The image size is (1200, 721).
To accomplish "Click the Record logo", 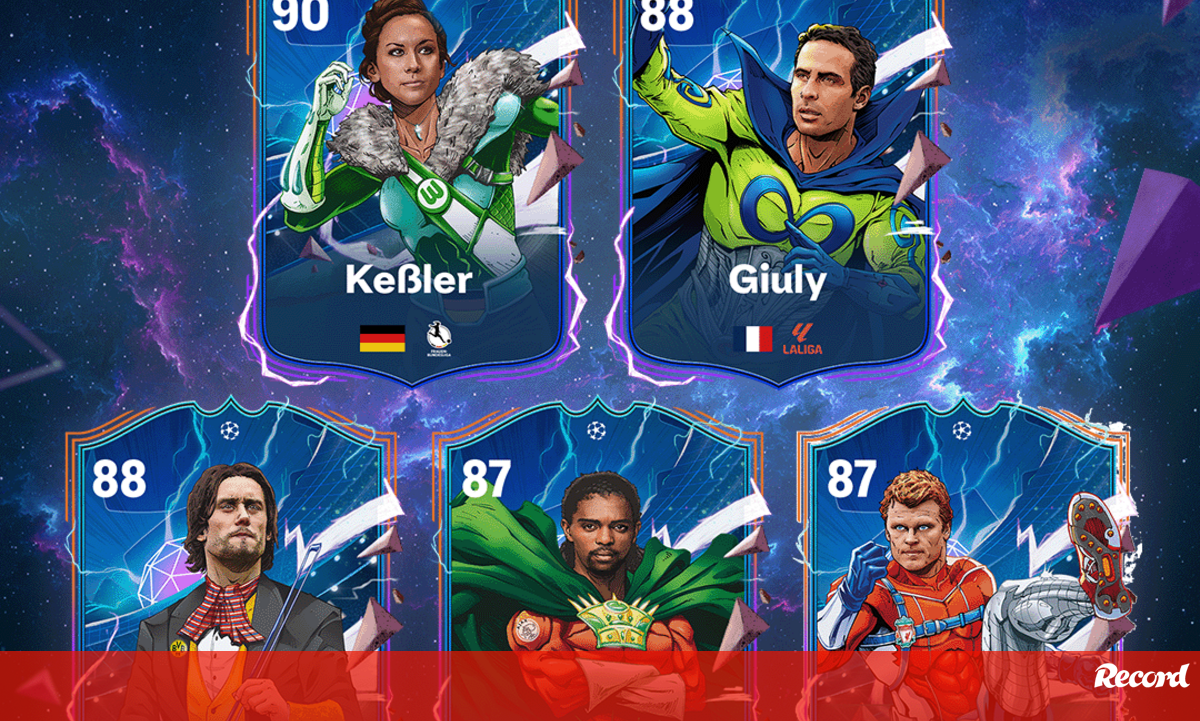I will [x=1141, y=676].
